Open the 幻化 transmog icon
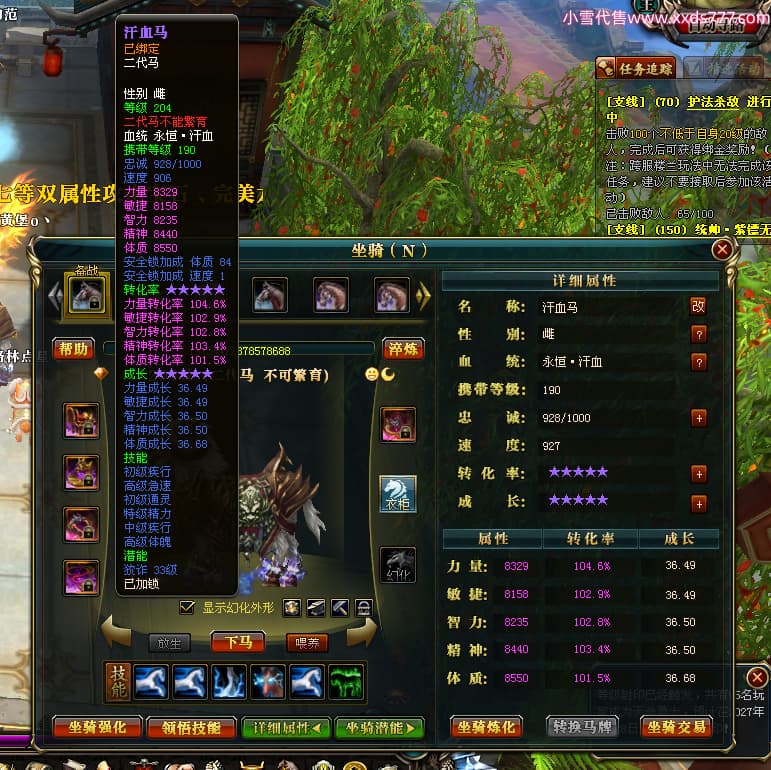 398,564
